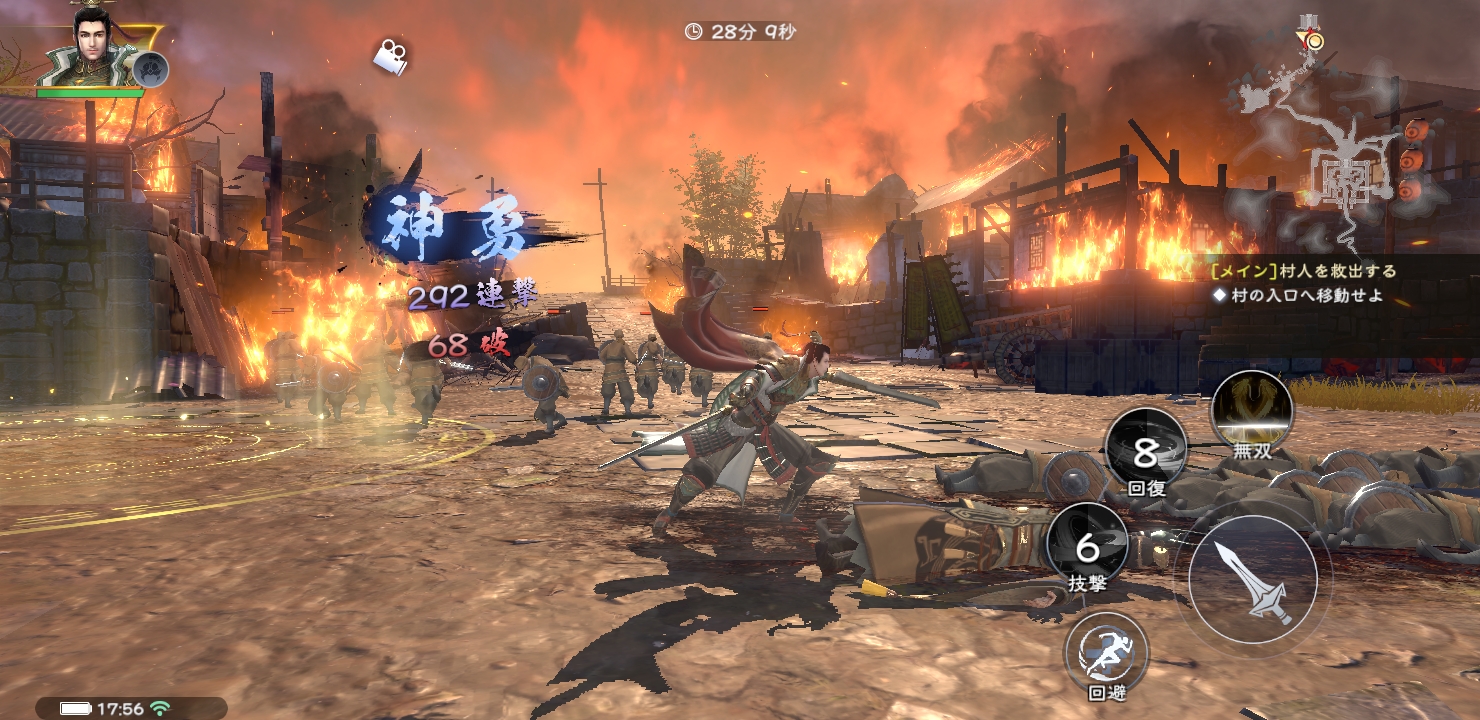Tap the round helmet icon beside portrait
1480x720 pixels.
(x=152, y=69)
